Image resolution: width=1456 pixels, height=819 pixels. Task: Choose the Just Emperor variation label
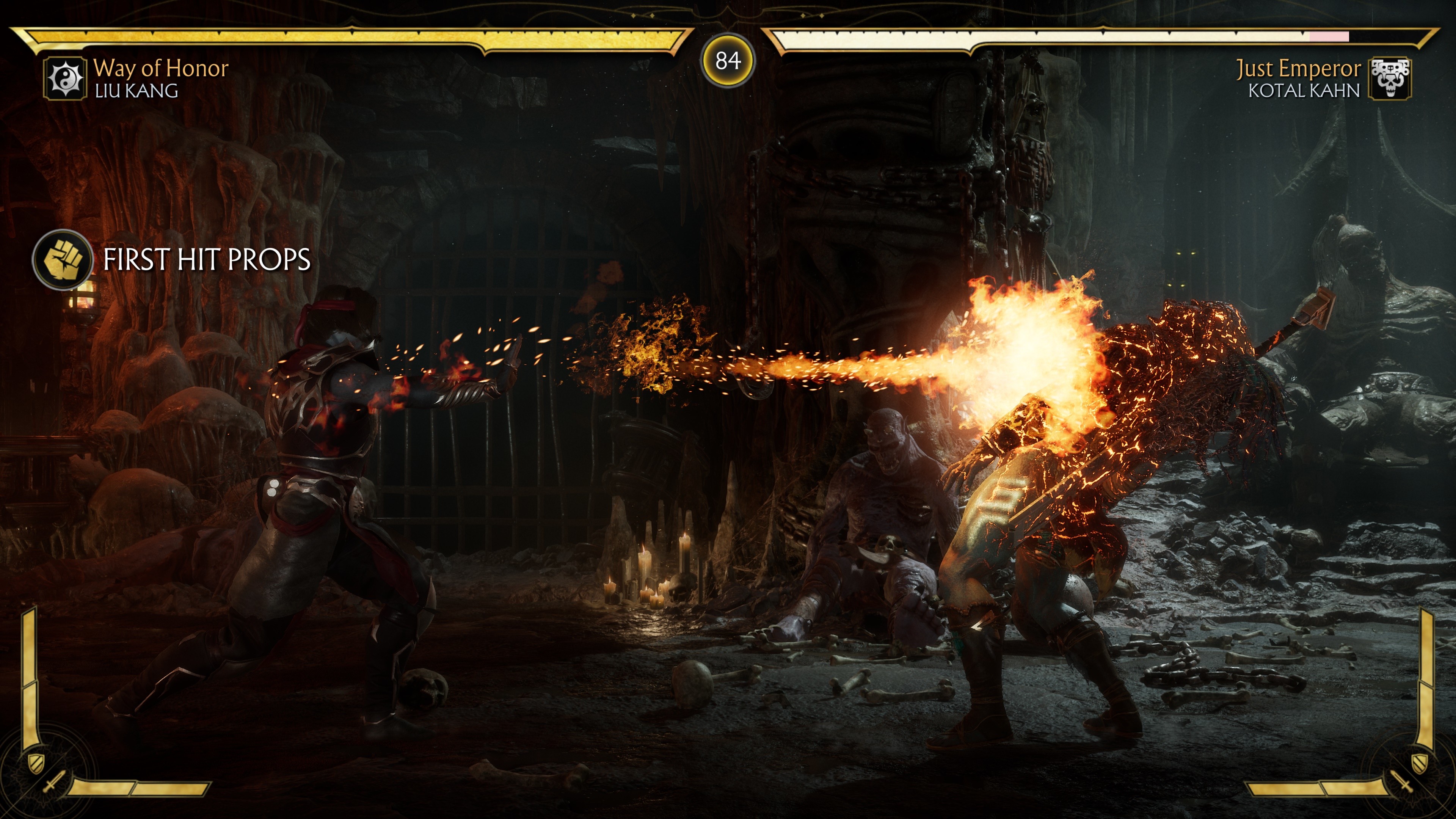click(1298, 69)
